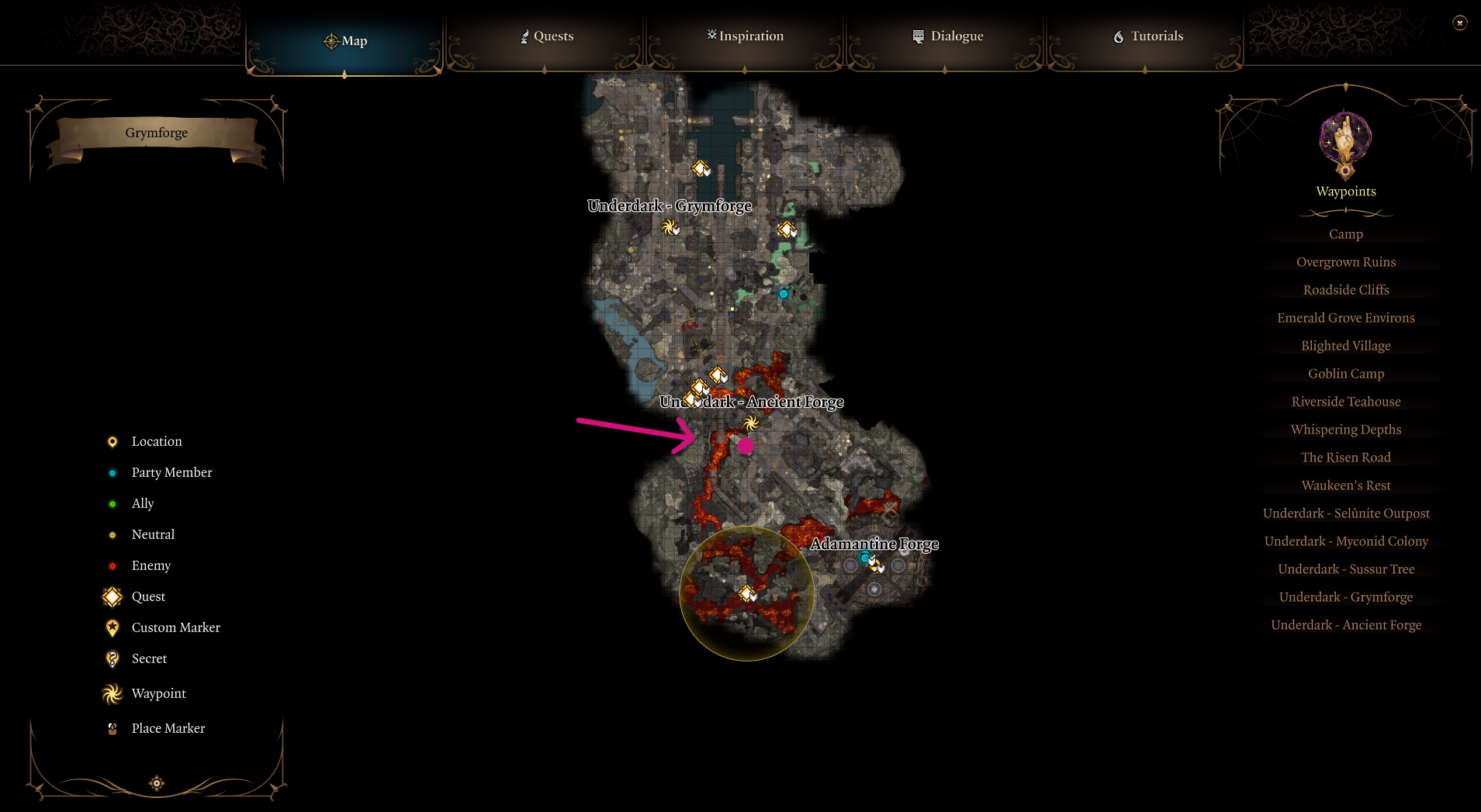1481x812 pixels.
Task: Click the Ally green dot legend entry
Action: [112, 503]
